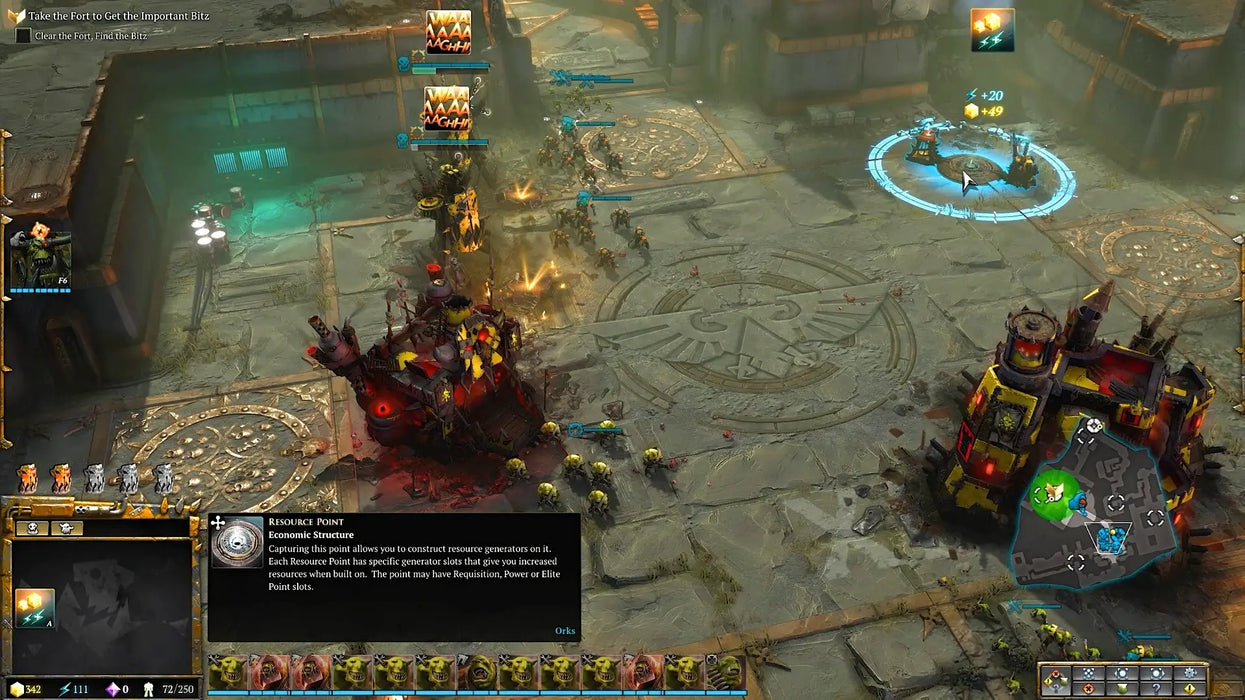This screenshot has height=700, width=1245.
Task: Click the yellow exclamation alert button
Action: (x=1189, y=689)
